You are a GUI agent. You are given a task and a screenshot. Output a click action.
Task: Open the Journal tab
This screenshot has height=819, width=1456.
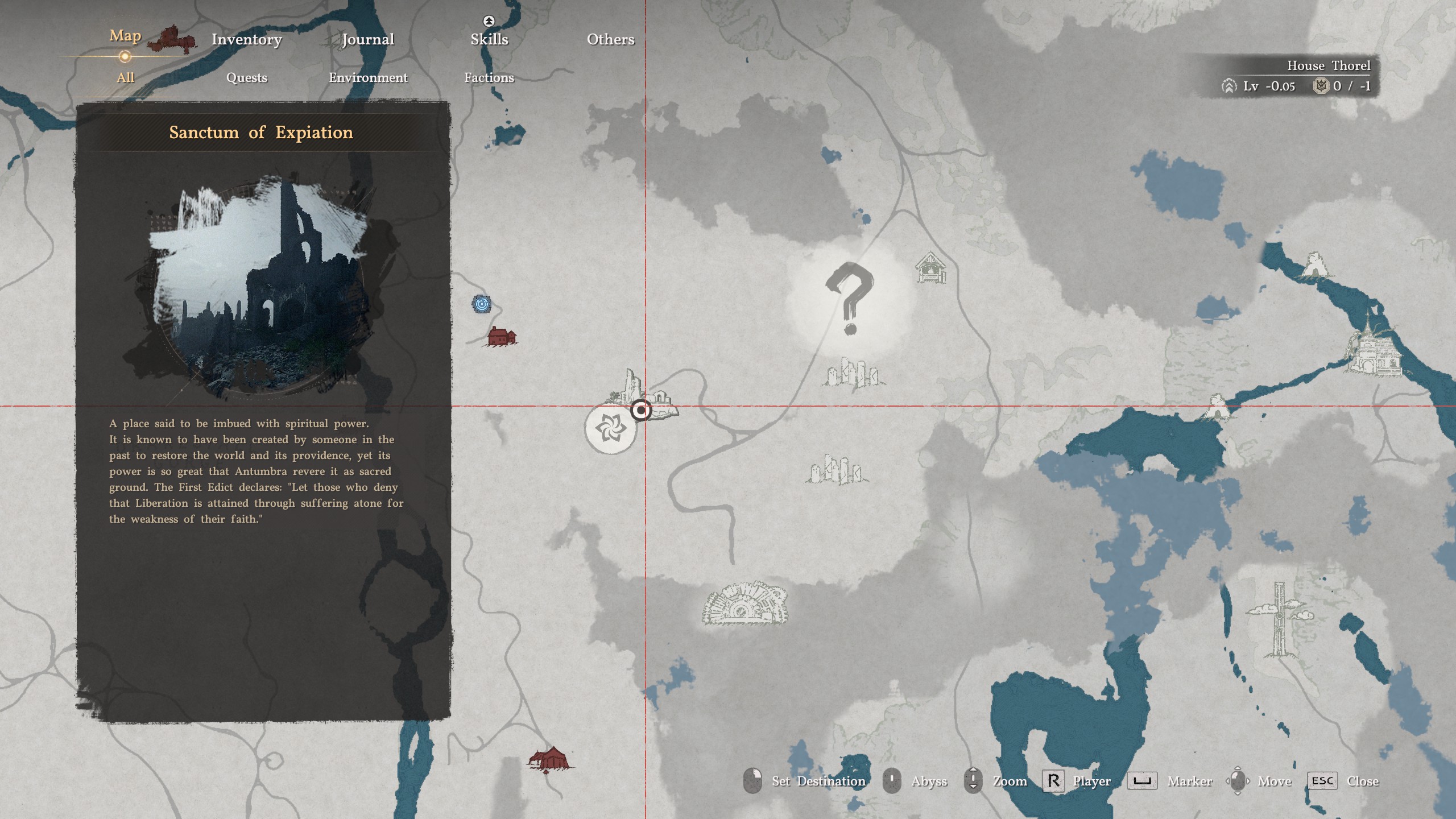point(367,39)
